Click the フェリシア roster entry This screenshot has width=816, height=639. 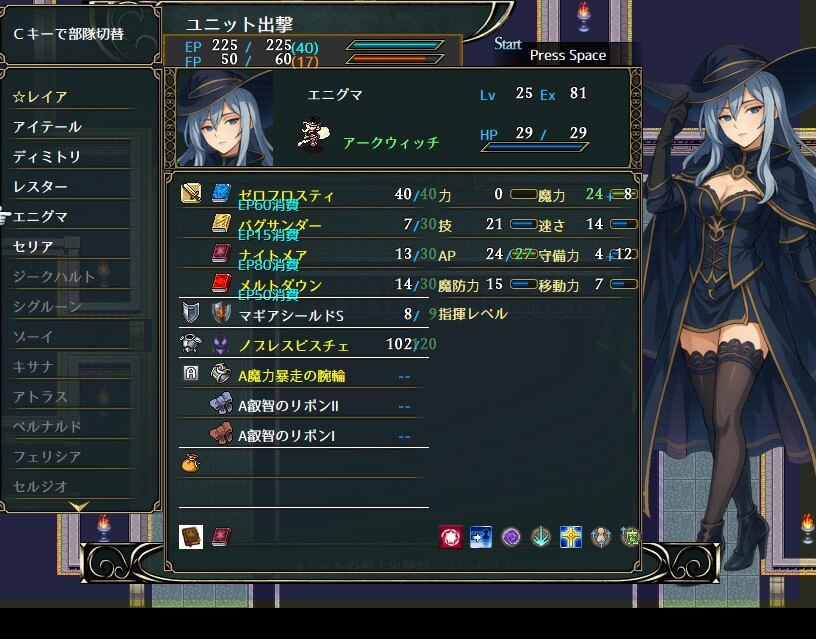pyautogui.click(x=48, y=456)
